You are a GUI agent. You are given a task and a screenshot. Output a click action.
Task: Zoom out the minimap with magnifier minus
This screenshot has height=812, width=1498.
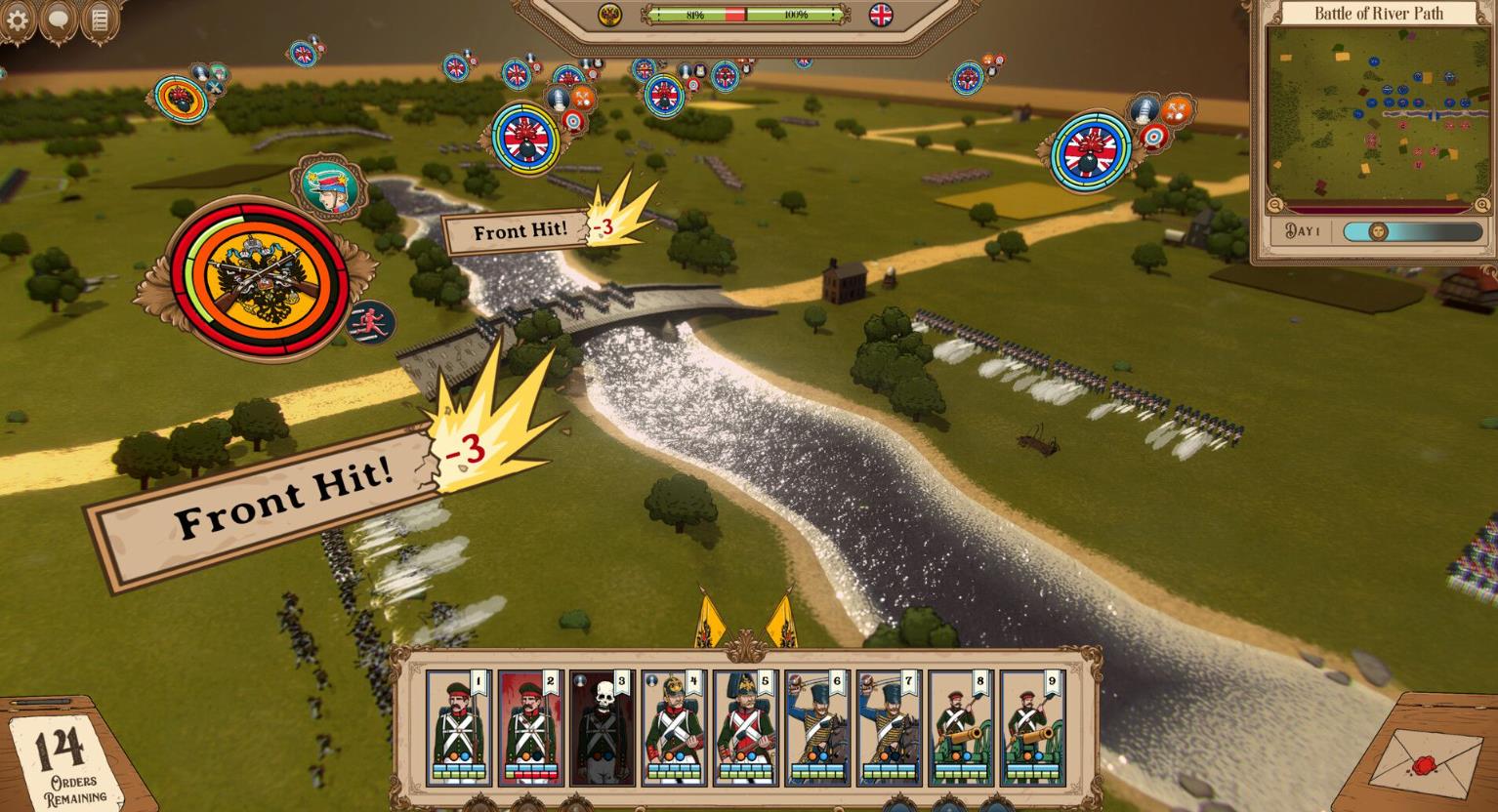1275,205
